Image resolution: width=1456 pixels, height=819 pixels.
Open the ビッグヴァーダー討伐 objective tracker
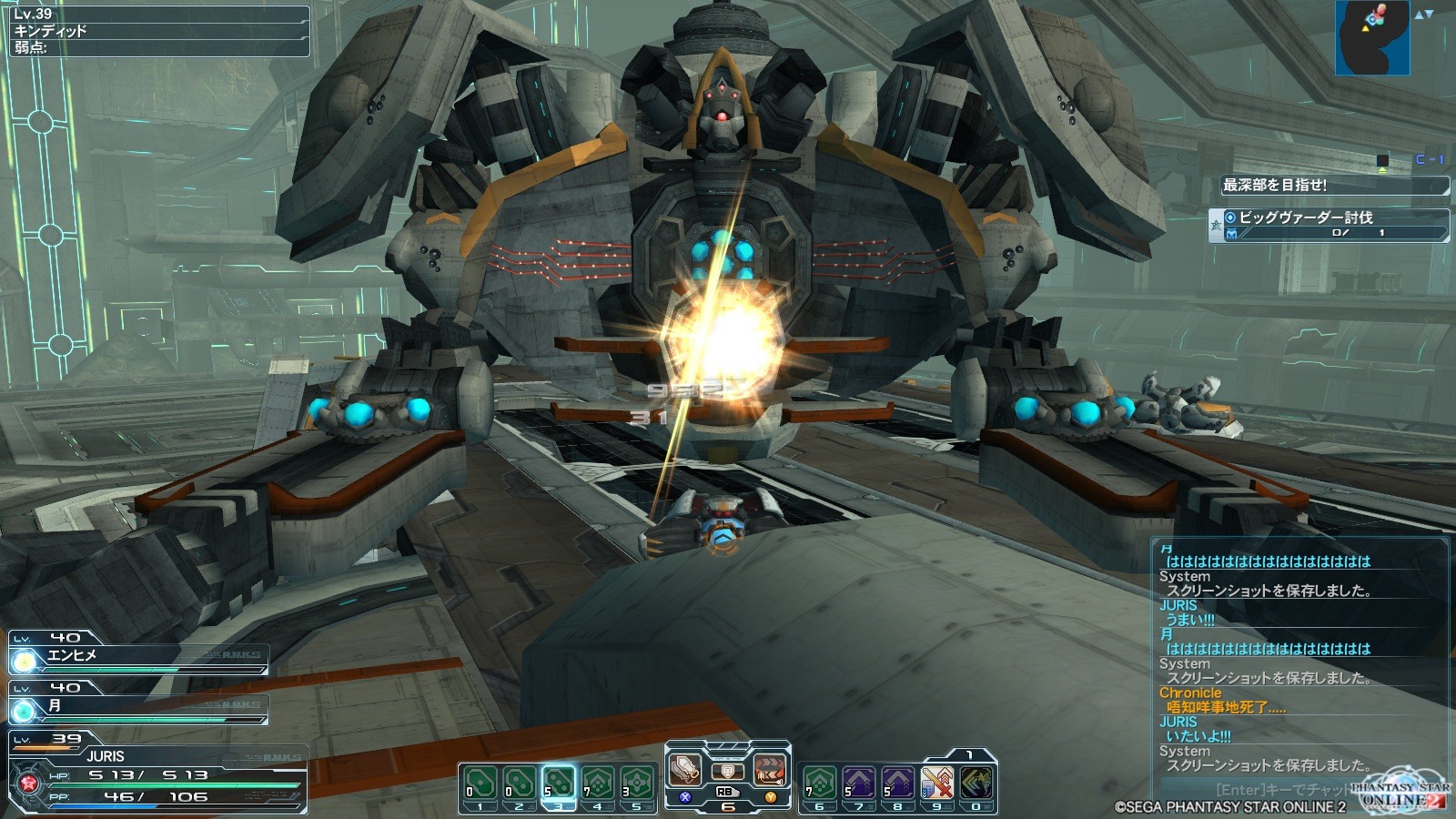click(1330, 225)
